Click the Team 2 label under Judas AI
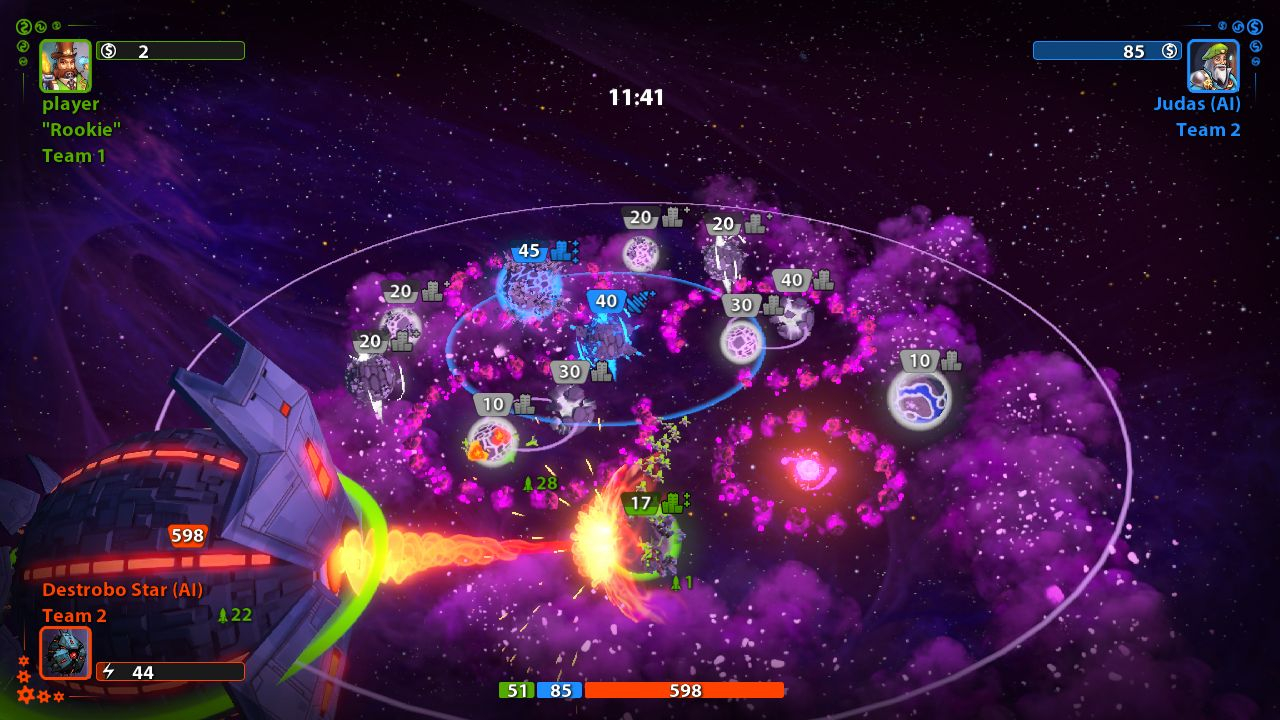1280x720 pixels. point(1209,129)
